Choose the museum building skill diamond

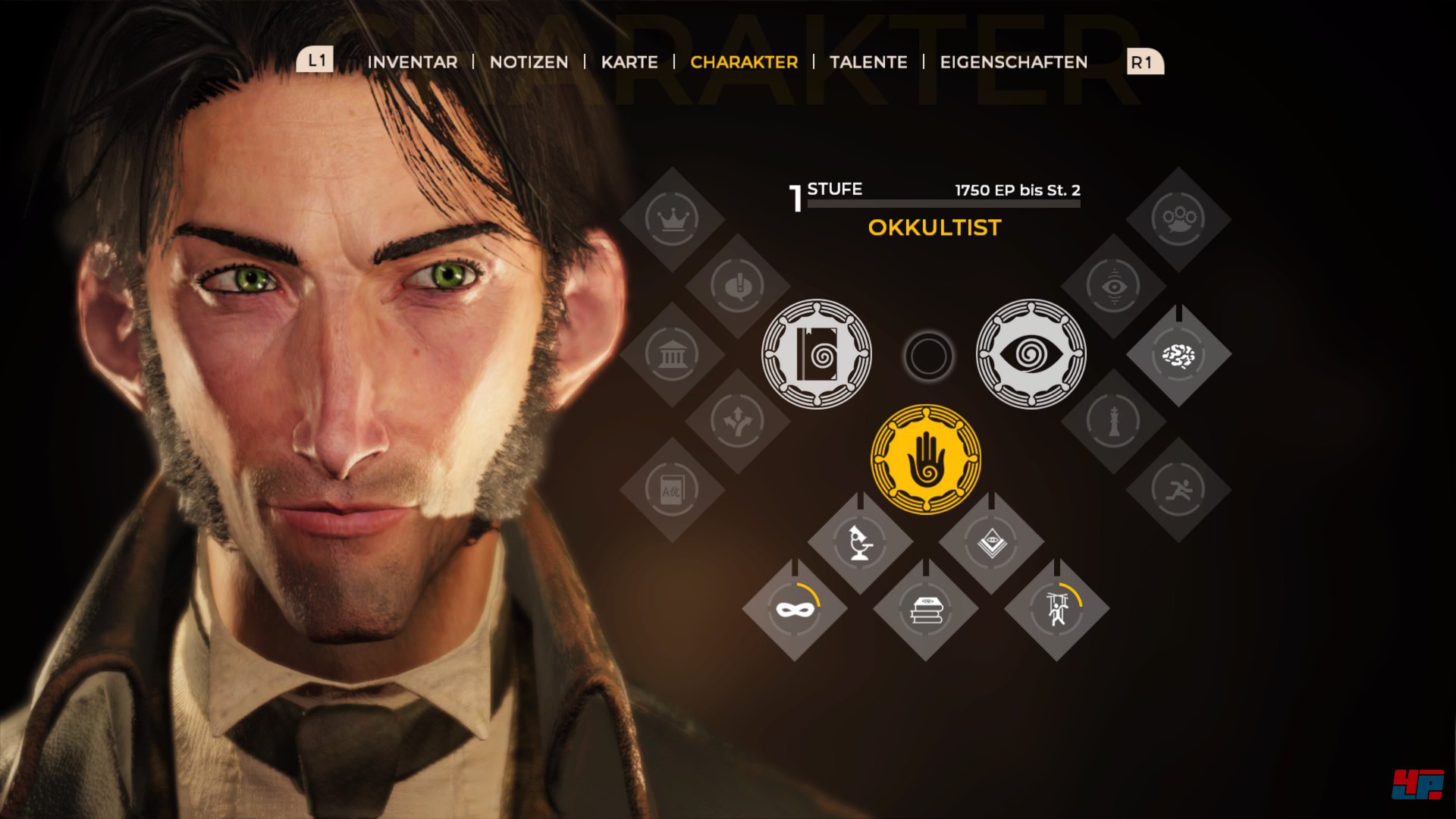tap(672, 354)
